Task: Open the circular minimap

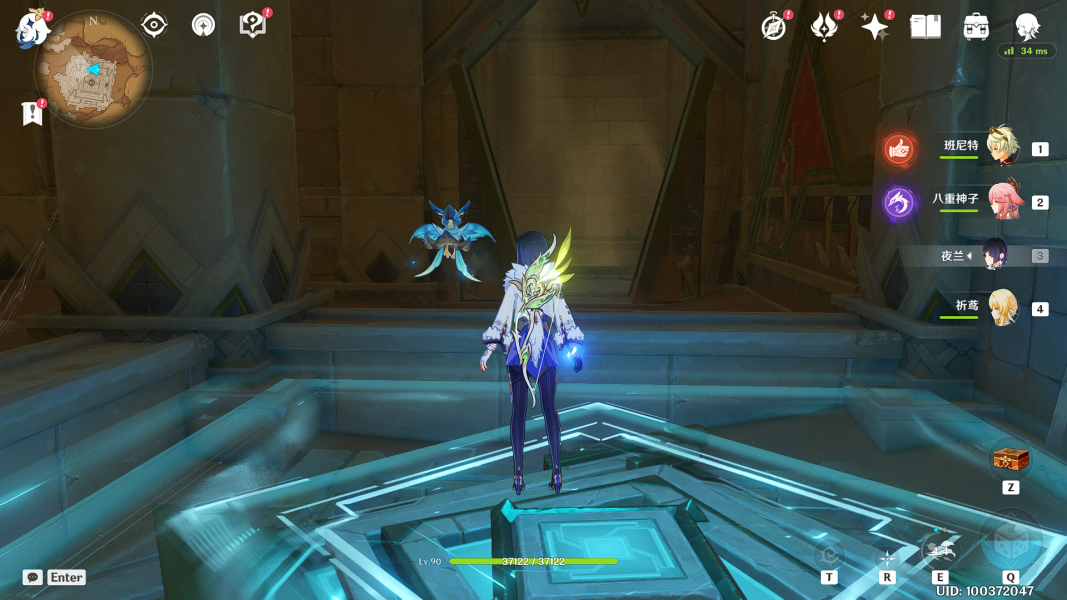Action: click(x=93, y=70)
